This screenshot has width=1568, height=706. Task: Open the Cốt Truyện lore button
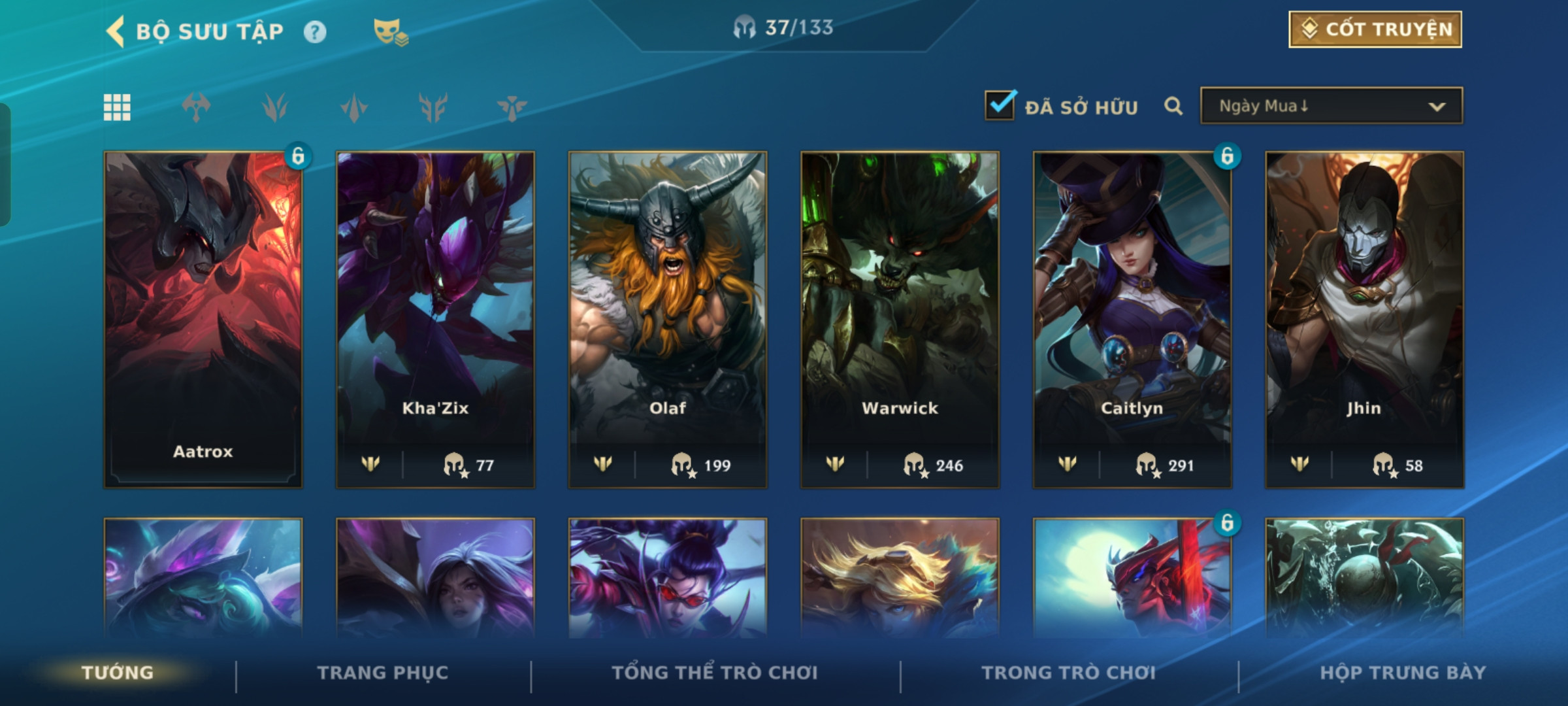click(1375, 29)
